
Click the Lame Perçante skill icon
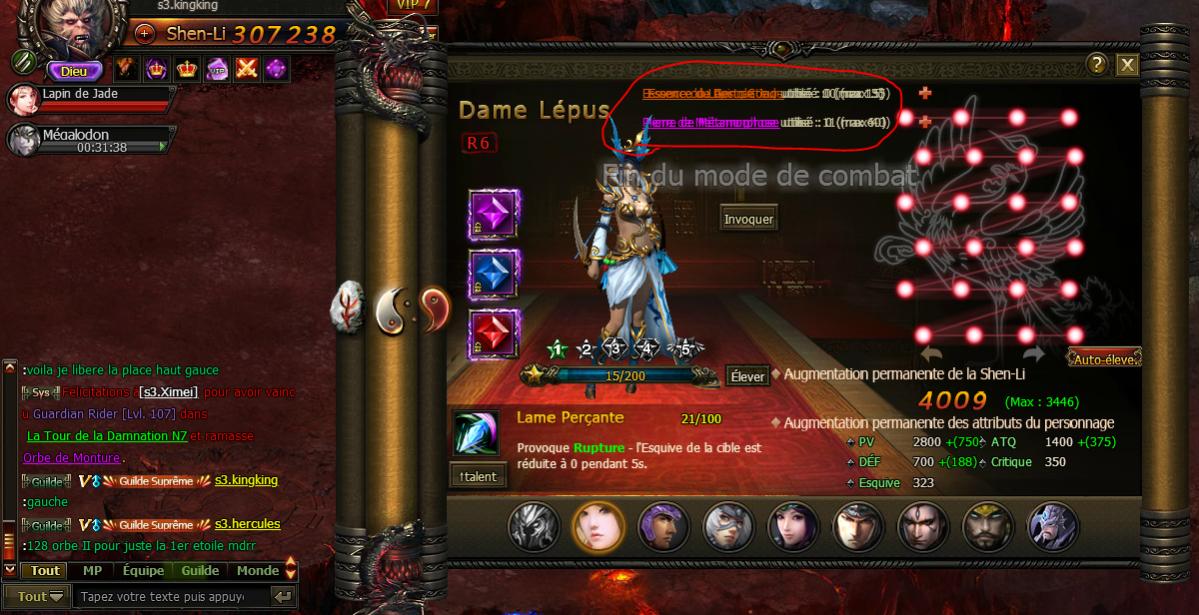point(474,434)
